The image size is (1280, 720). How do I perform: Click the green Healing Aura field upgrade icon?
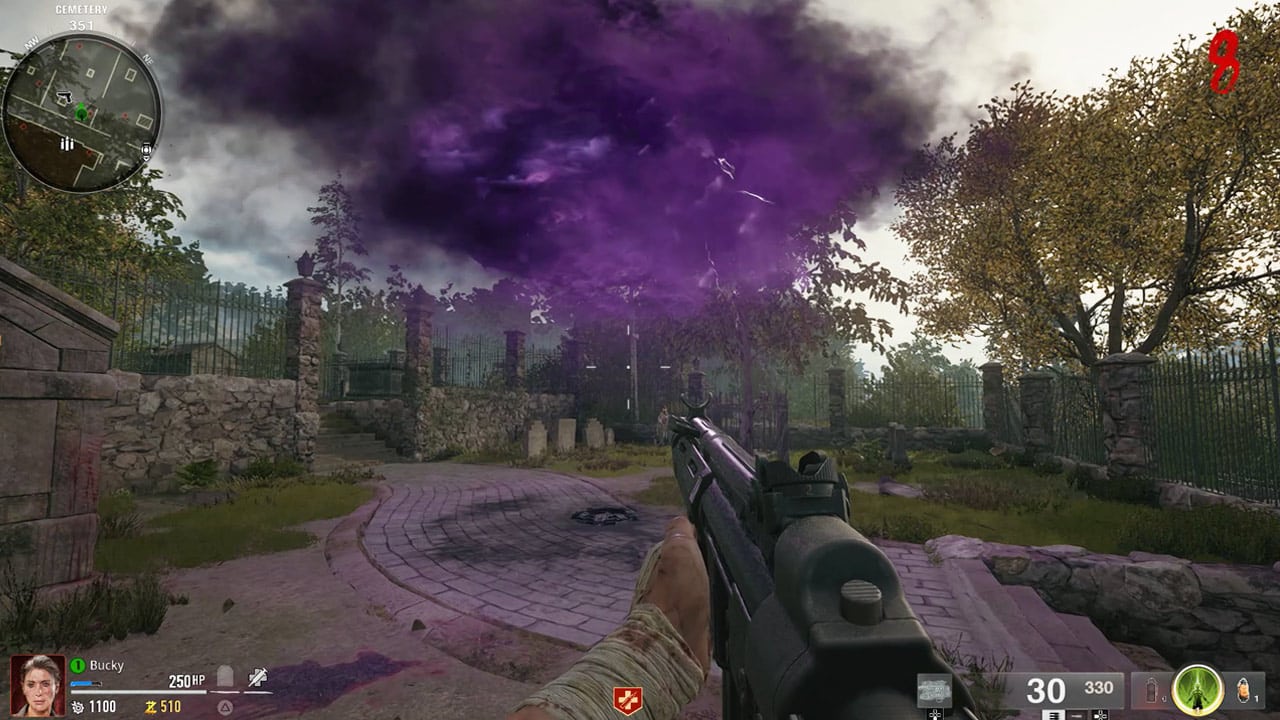pyautogui.click(x=1196, y=688)
